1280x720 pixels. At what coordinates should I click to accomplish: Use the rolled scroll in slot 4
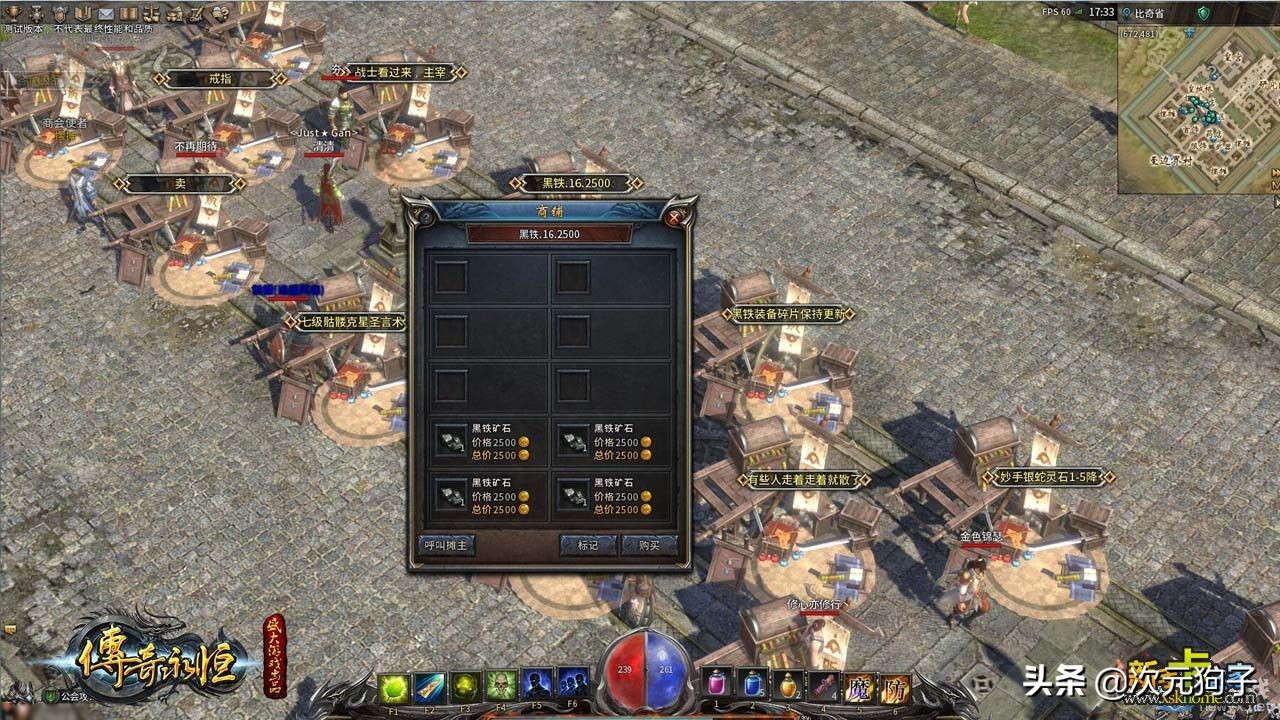[823, 684]
